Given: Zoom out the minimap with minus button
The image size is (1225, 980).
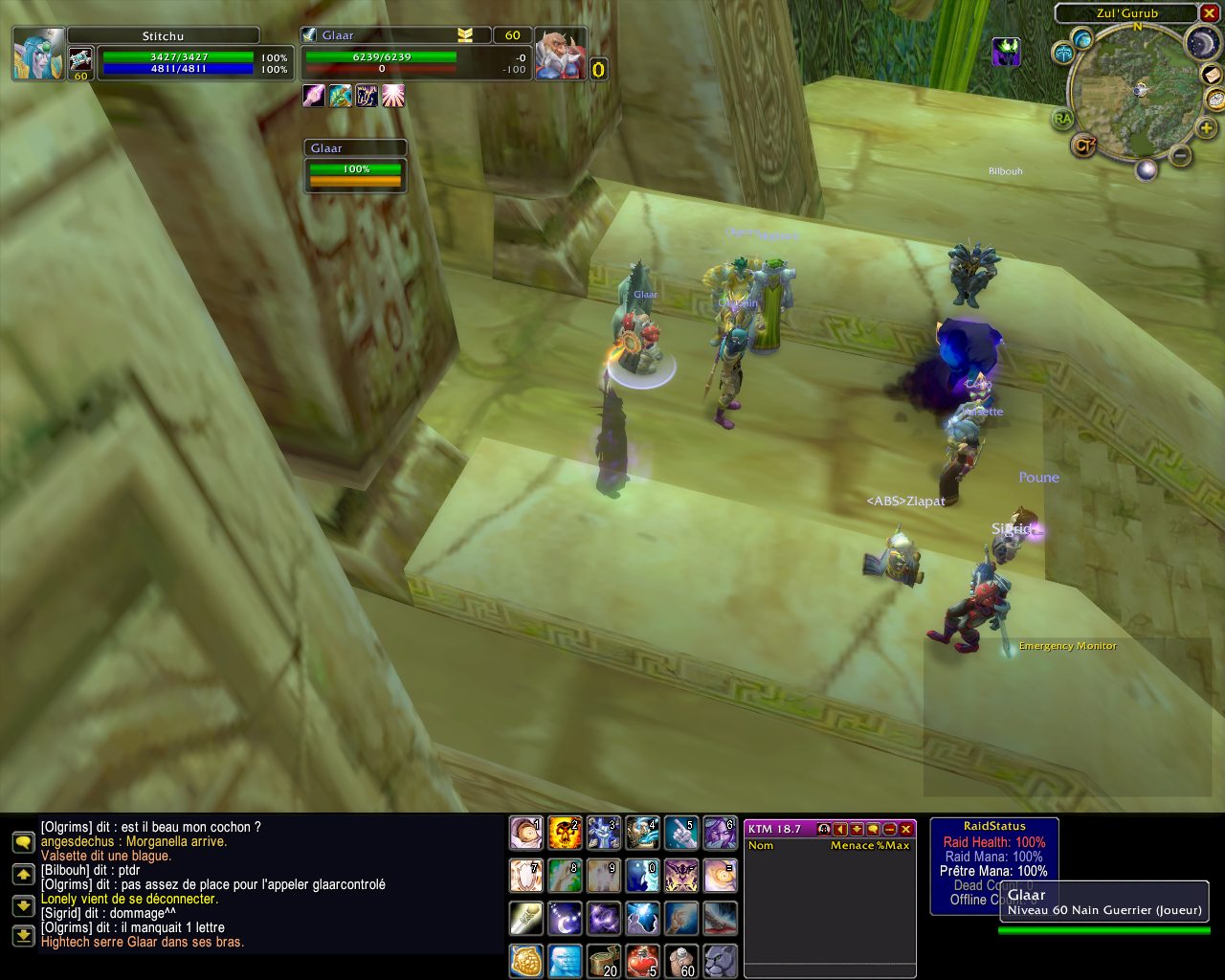Looking at the screenshot, I should (1181, 155).
